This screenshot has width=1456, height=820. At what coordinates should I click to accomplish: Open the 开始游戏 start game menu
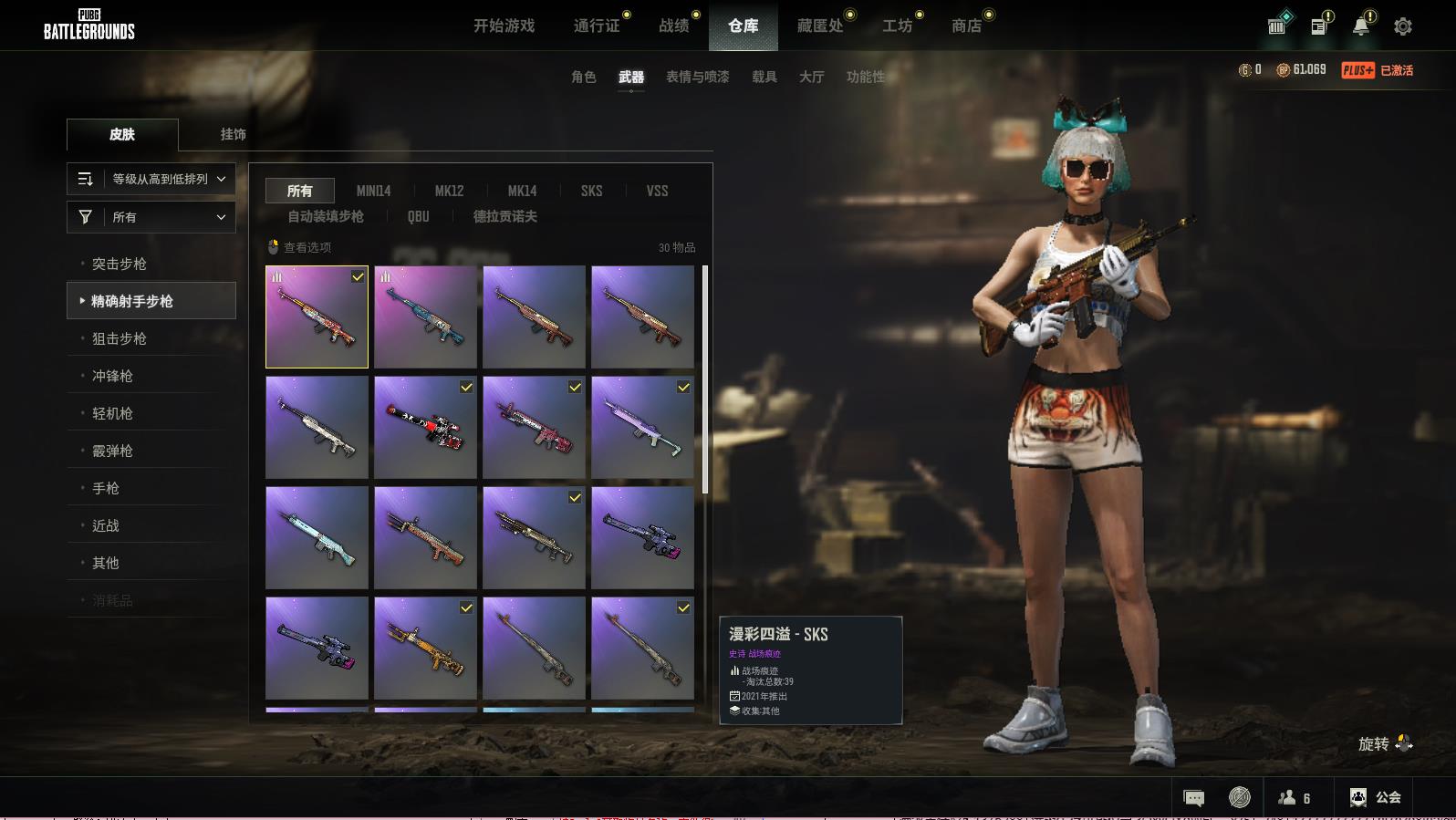[504, 26]
